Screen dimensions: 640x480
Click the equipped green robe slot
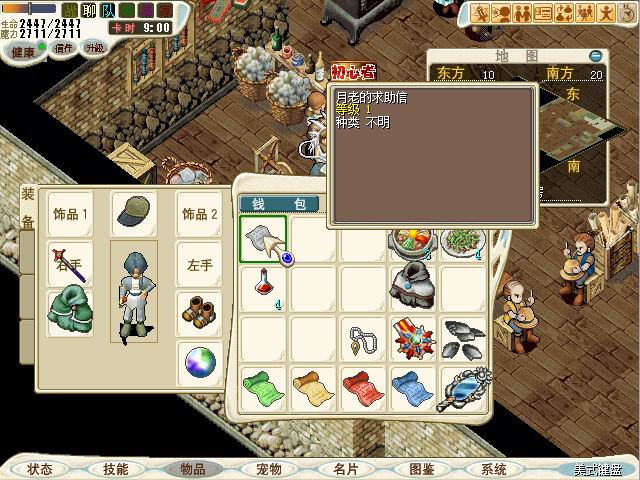pos(70,314)
